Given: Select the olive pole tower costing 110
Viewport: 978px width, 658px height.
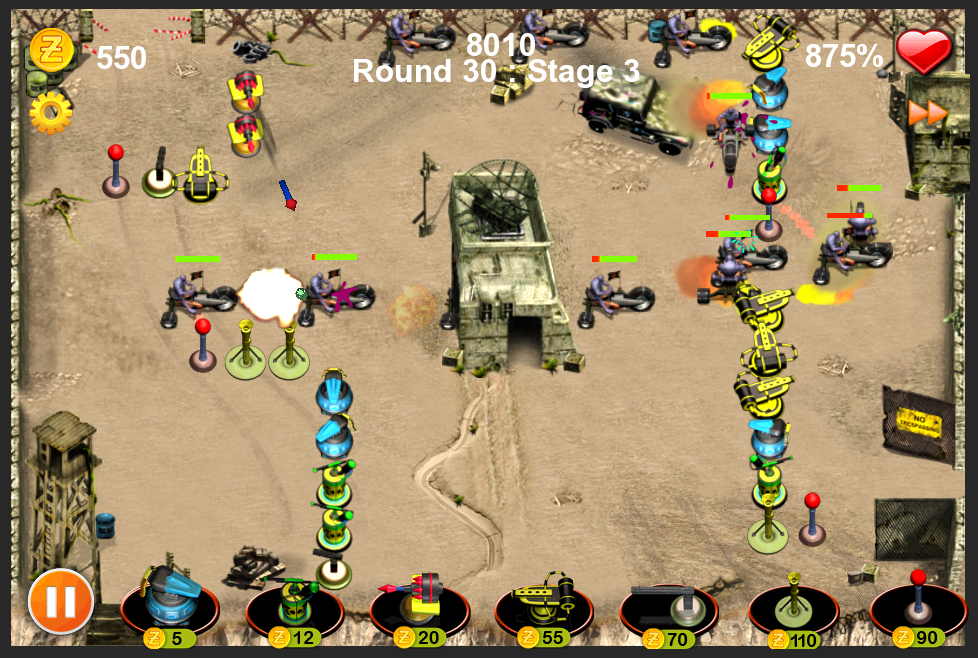Looking at the screenshot, I should pos(793,603).
